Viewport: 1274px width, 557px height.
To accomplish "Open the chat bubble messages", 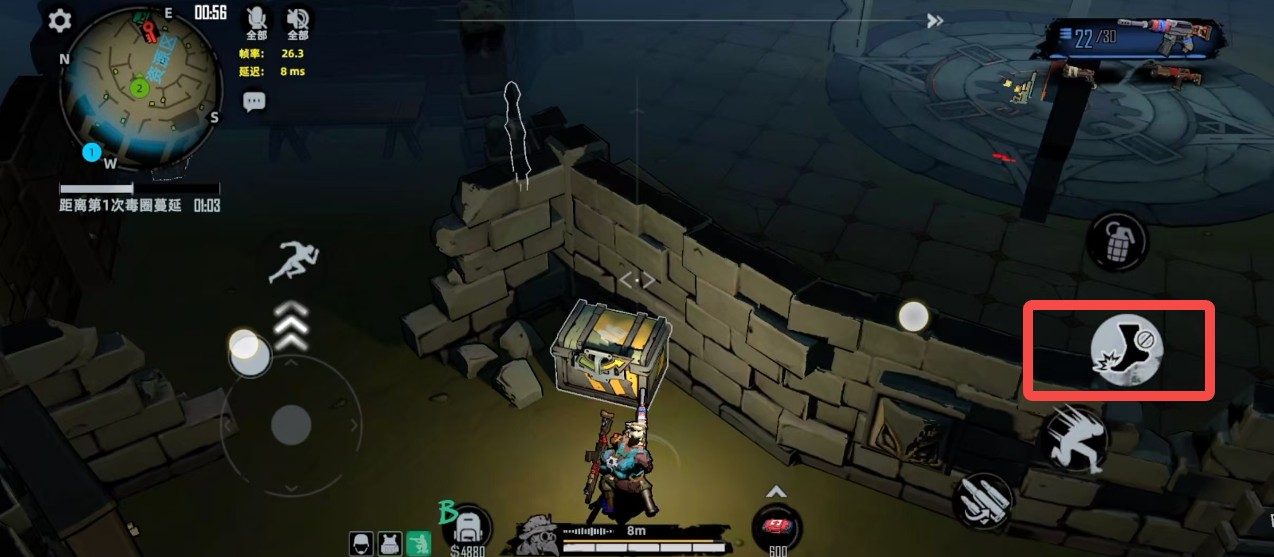I will click(x=254, y=101).
